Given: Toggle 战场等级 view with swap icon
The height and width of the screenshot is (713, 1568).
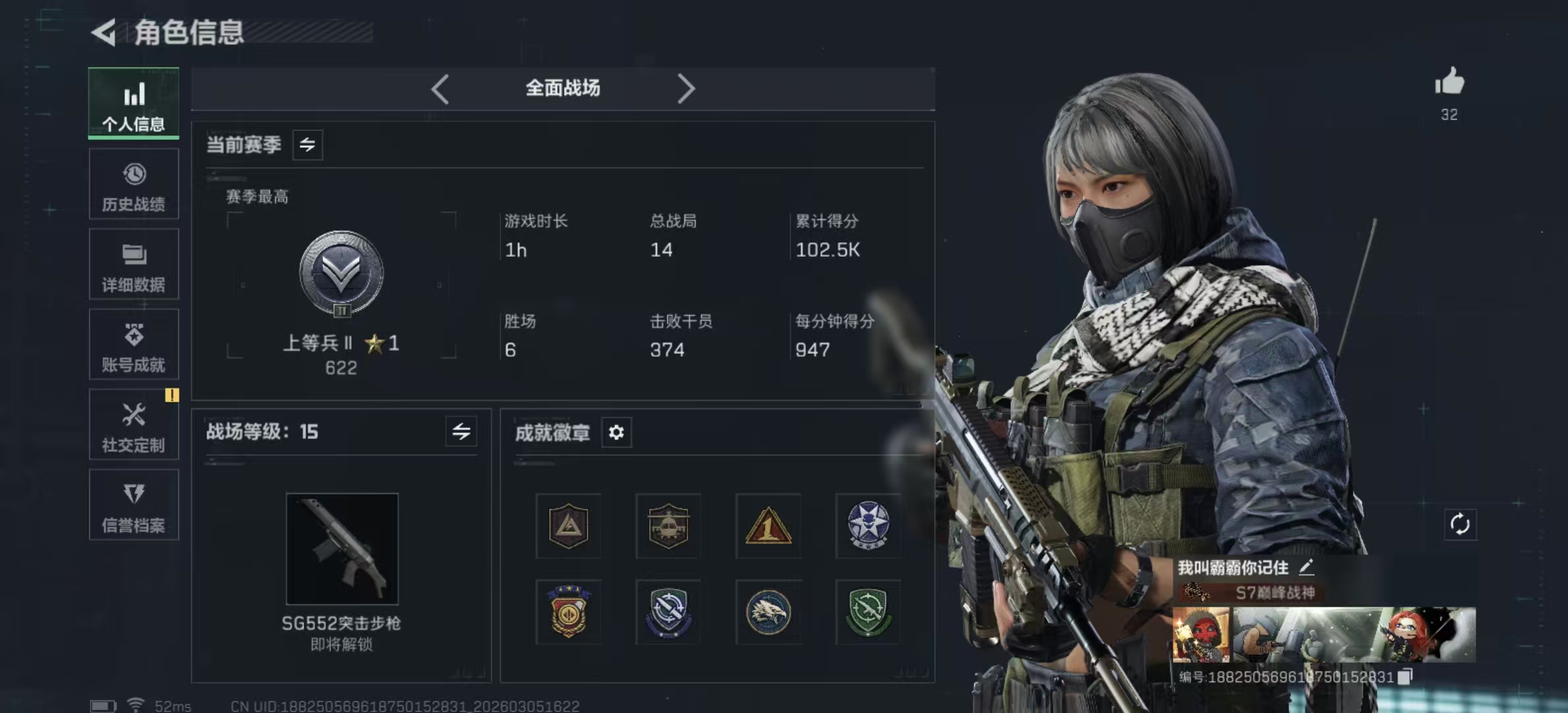Looking at the screenshot, I should point(462,432).
